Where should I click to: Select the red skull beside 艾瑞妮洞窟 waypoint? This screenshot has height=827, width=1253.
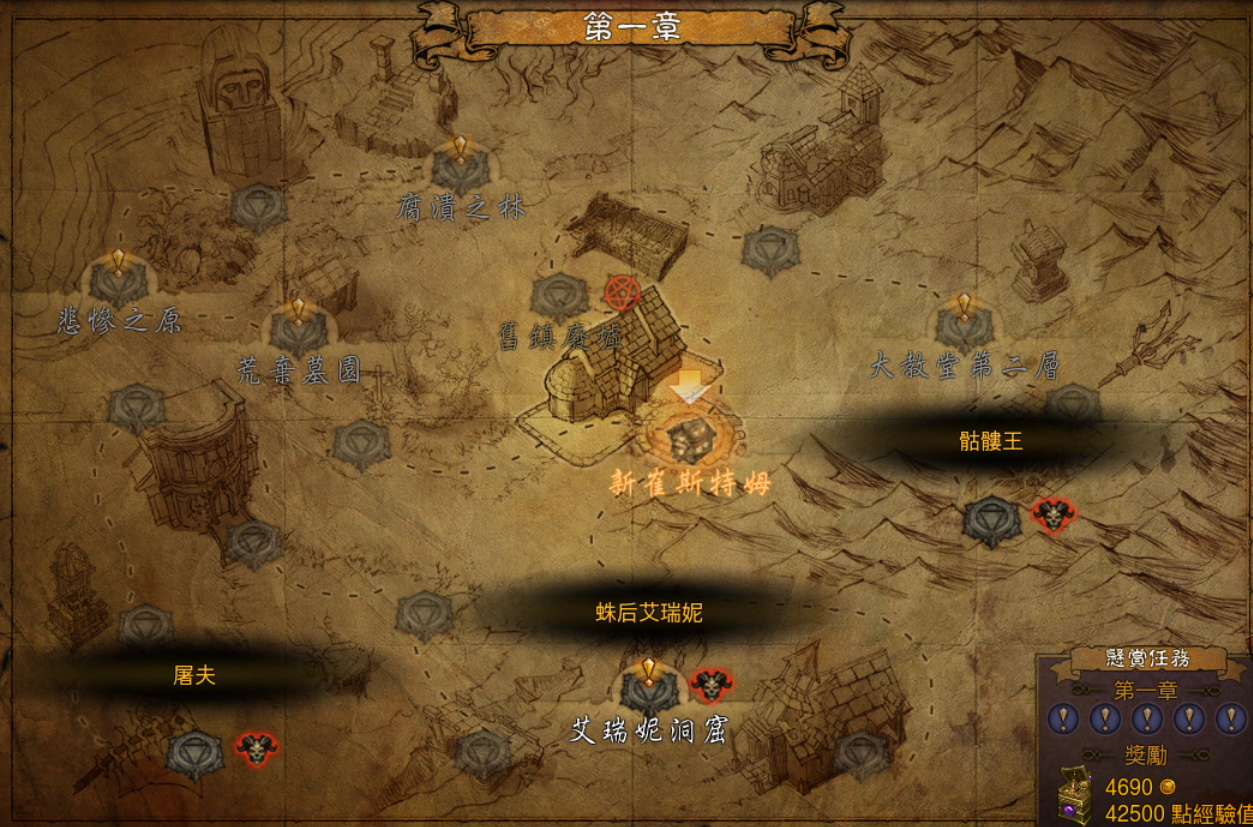[x=711, y=686]
